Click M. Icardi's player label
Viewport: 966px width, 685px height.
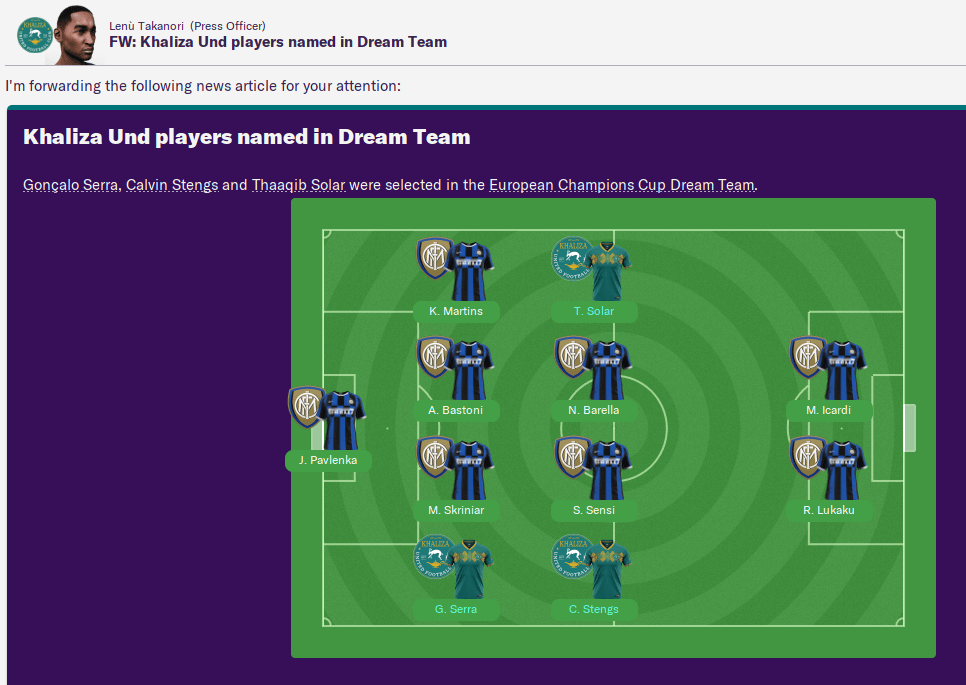pyautogui.click(x=829, y=410)
